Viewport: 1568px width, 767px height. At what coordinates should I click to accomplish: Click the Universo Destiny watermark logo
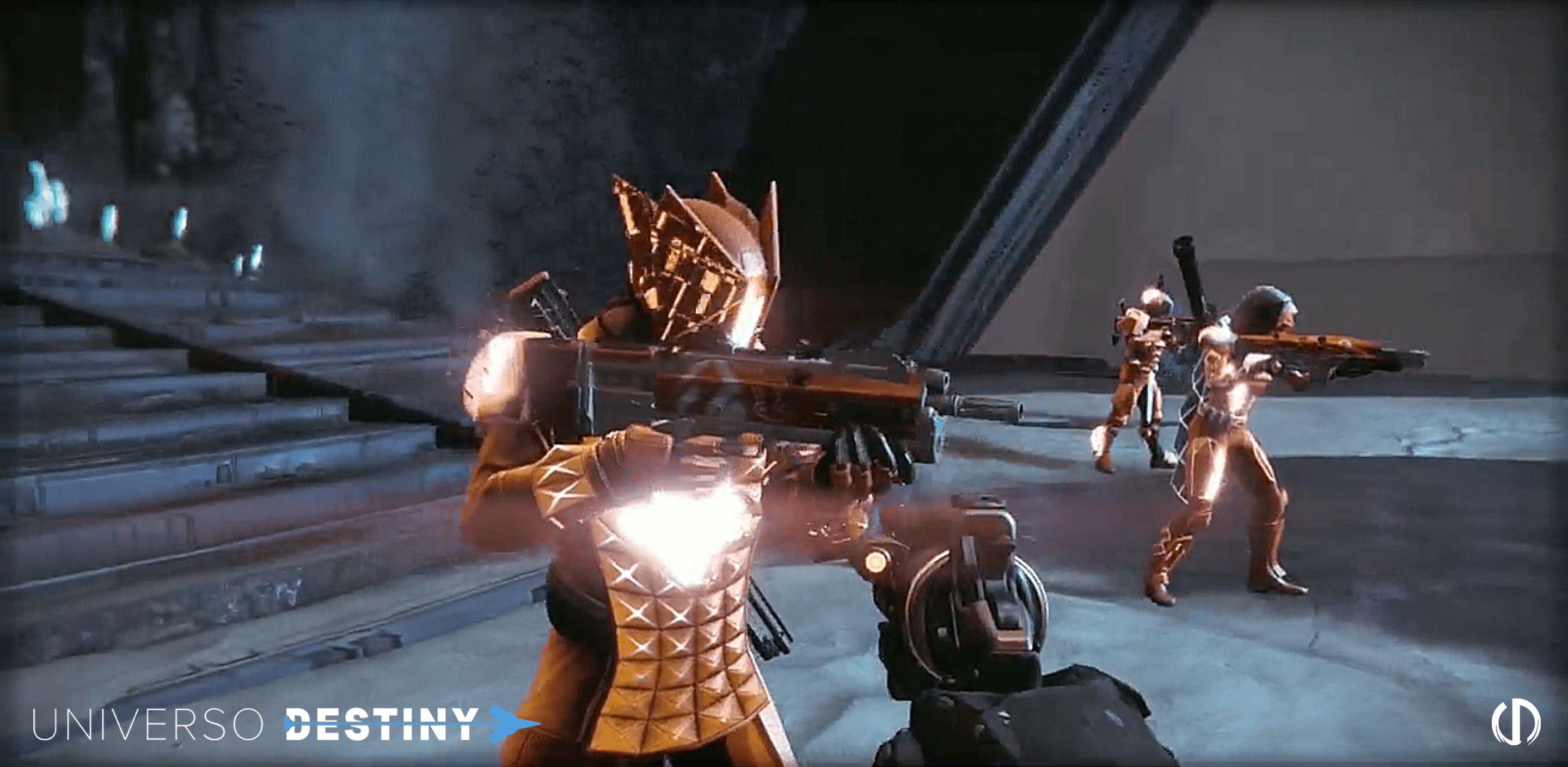tap(285, 724)
